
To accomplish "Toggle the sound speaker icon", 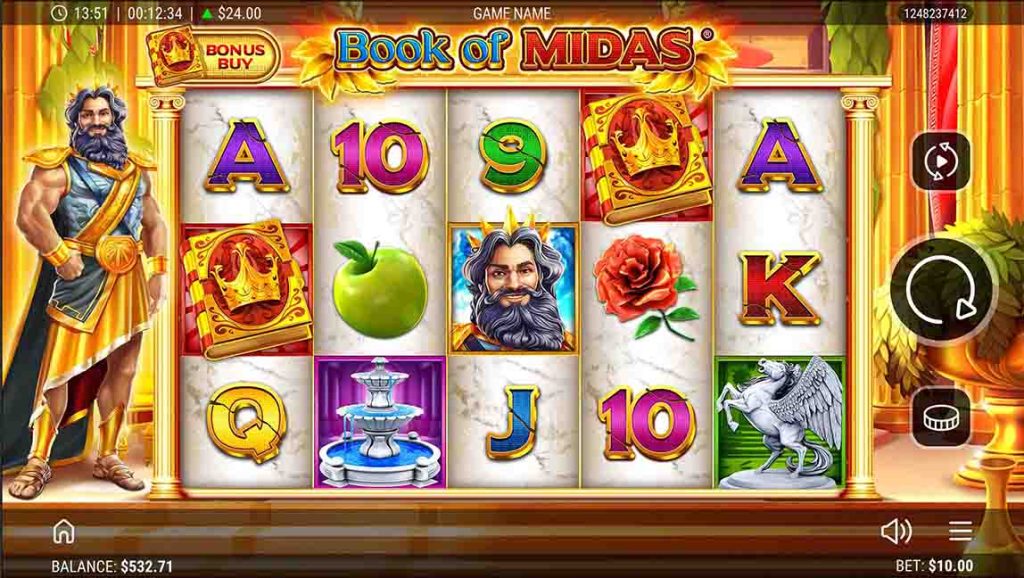I will tap(895, 531).
